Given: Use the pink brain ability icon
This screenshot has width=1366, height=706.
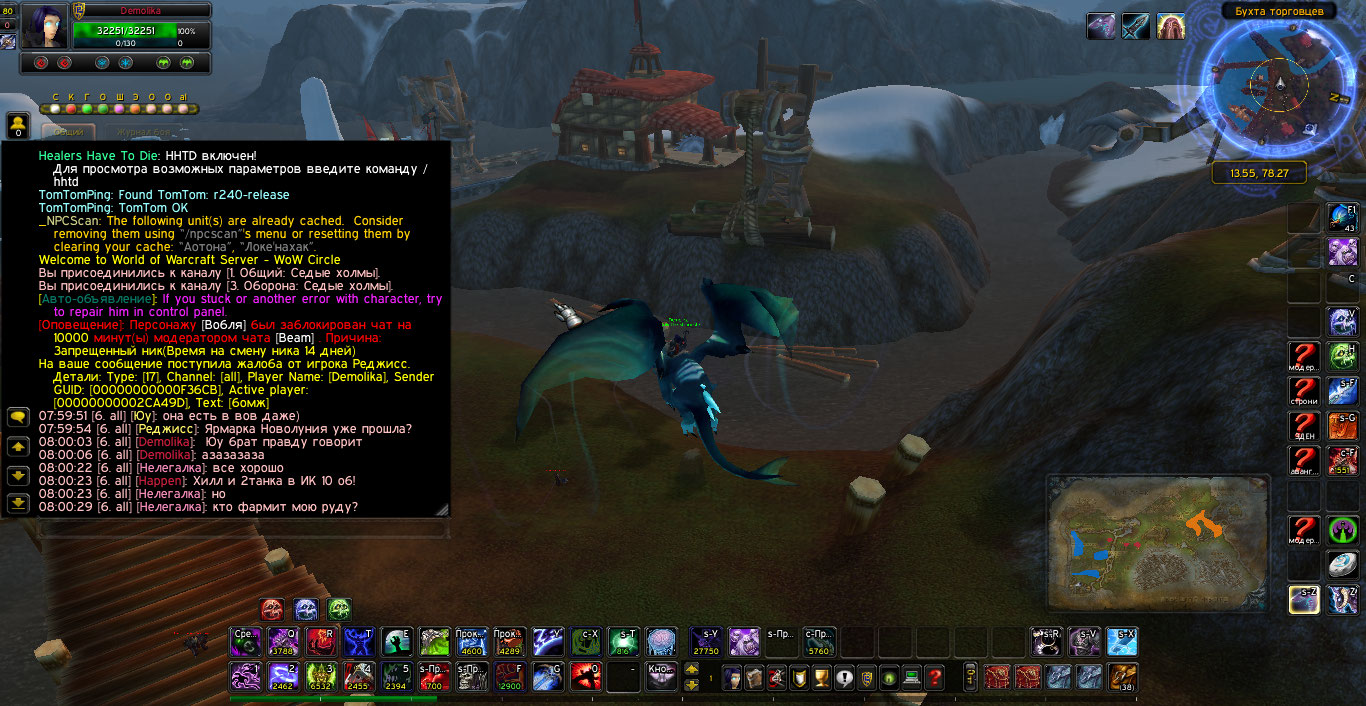Looking at the screenshot, I should pyautogui.click(x=661, y=641).
